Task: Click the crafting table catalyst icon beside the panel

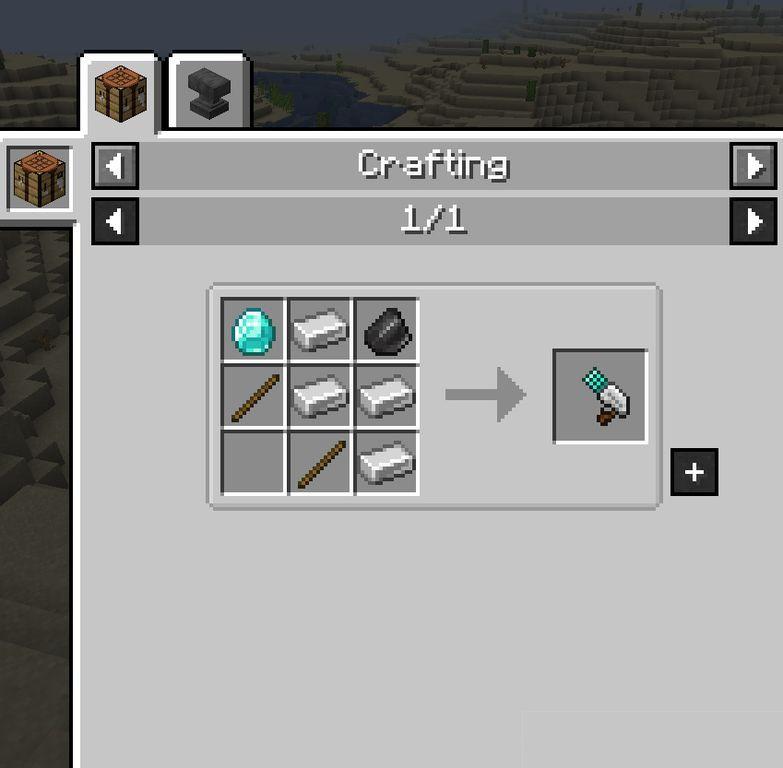Action: pos(39,179)
